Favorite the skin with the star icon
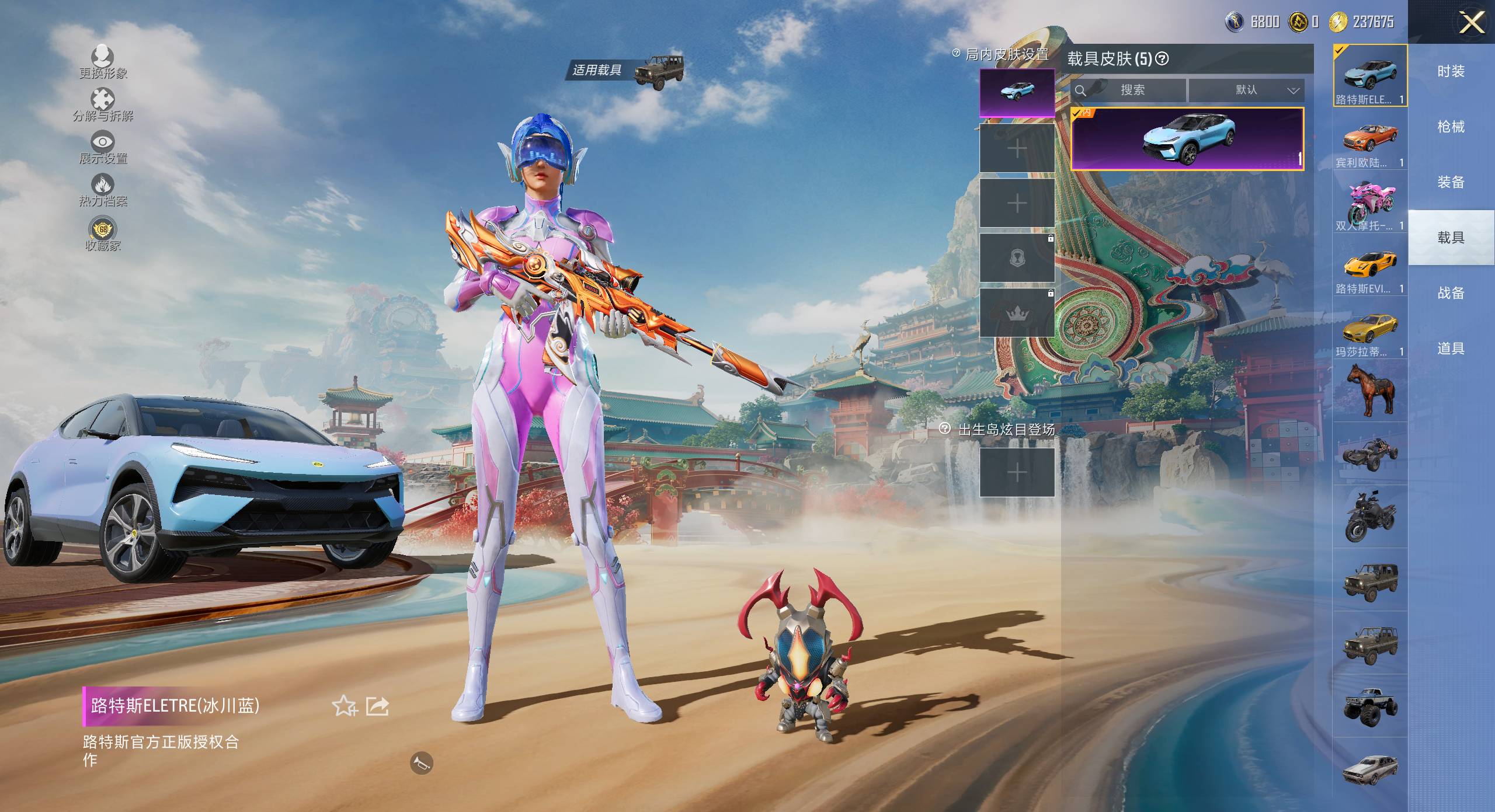This screenshot has height=812, width=1495. (345, 706)
